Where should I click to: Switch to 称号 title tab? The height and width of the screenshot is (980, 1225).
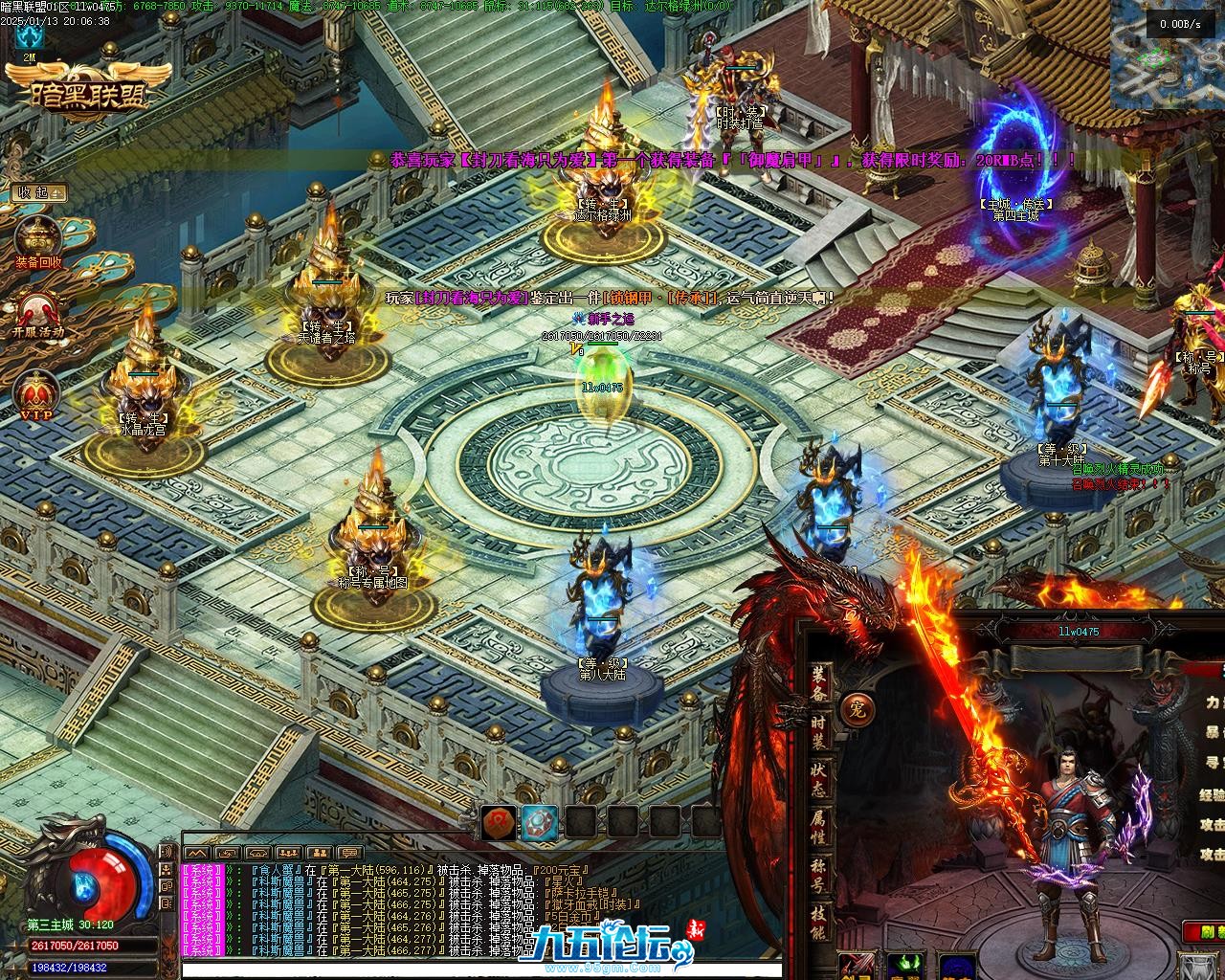821,878
